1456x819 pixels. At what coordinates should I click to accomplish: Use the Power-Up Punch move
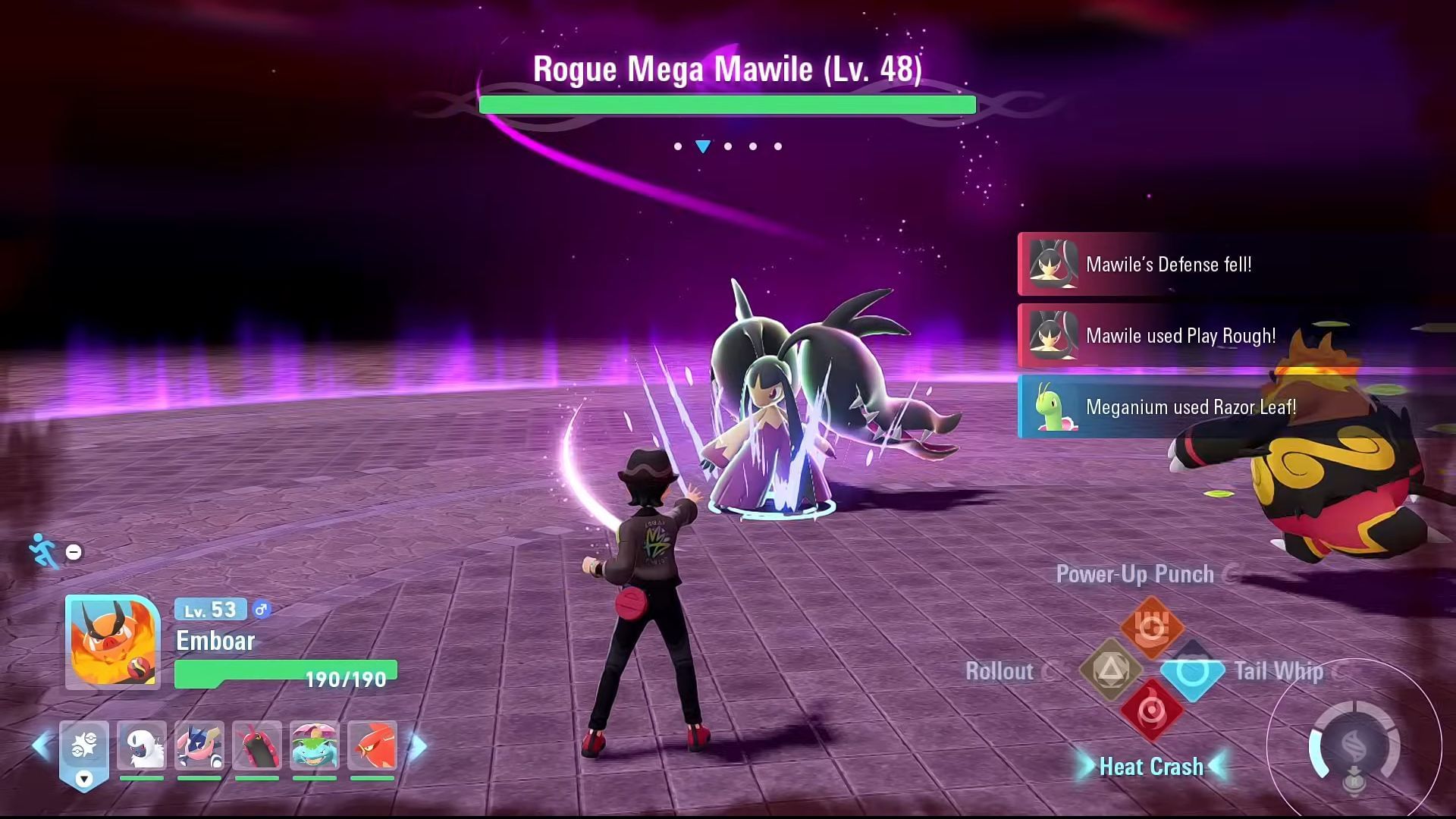[1152, 628]
